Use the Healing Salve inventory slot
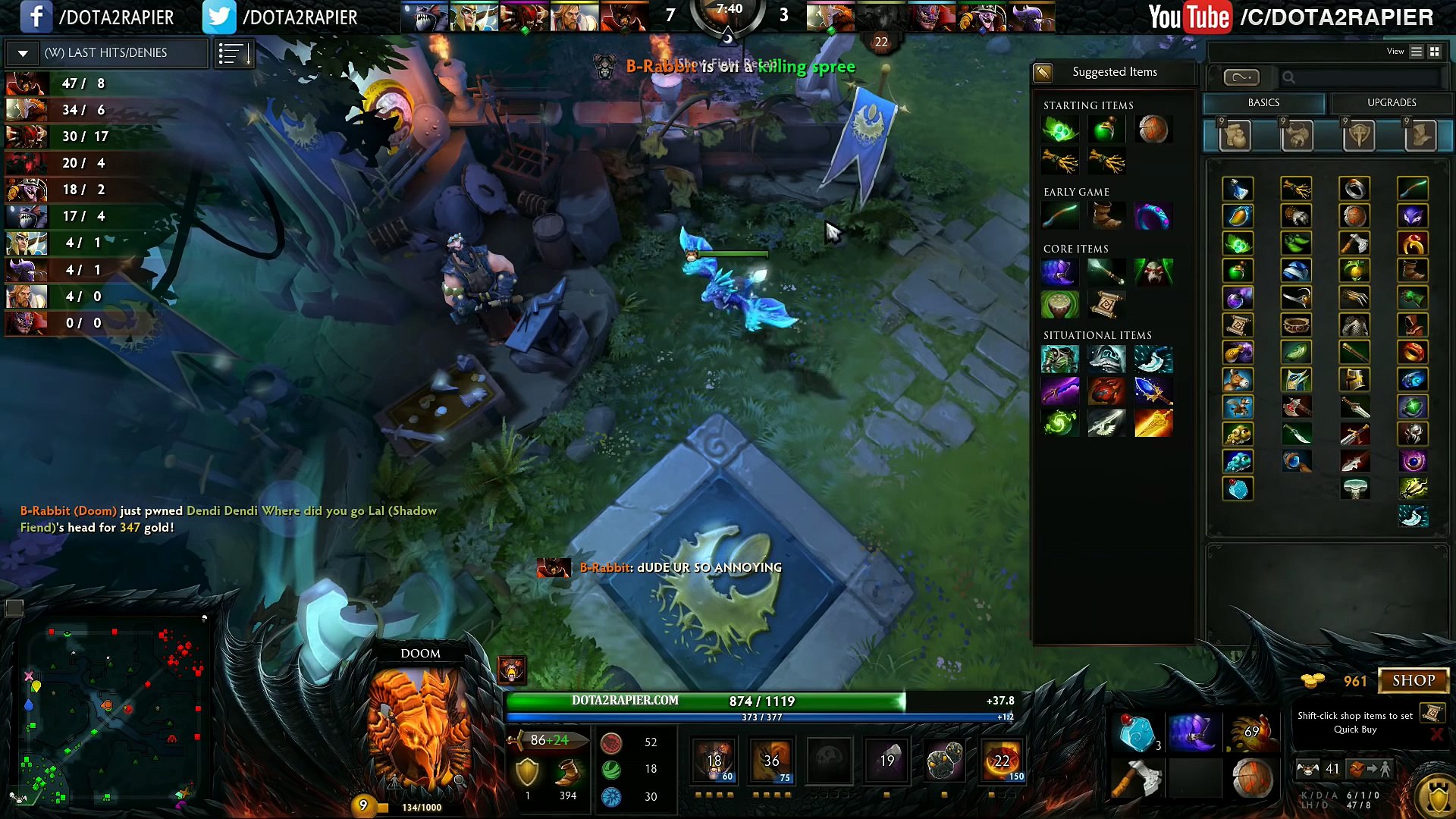Viewport: 1456px width, 819px height. (x=1137, y=733)
